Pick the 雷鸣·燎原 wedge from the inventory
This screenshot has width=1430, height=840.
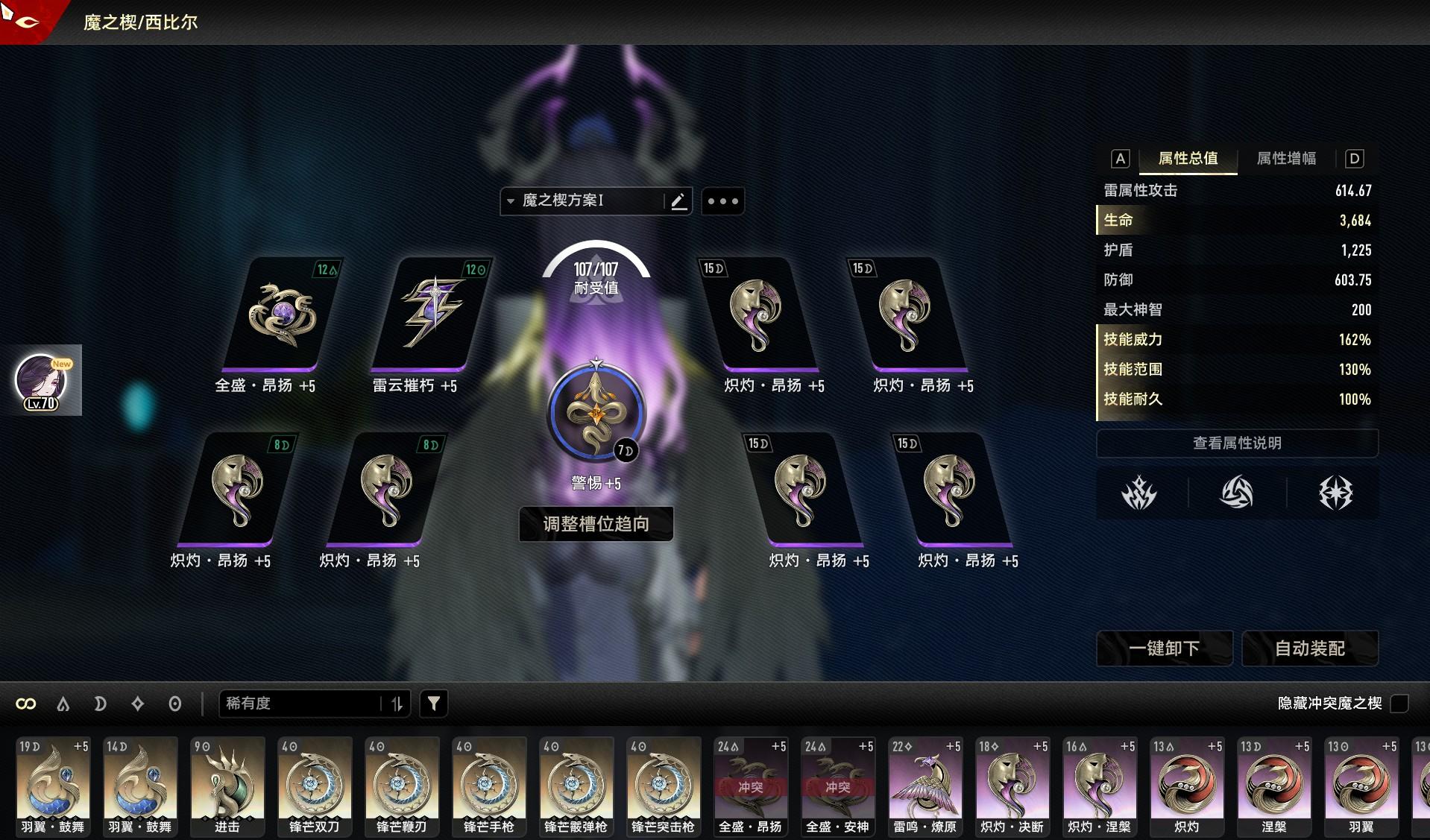pos(925,786)
